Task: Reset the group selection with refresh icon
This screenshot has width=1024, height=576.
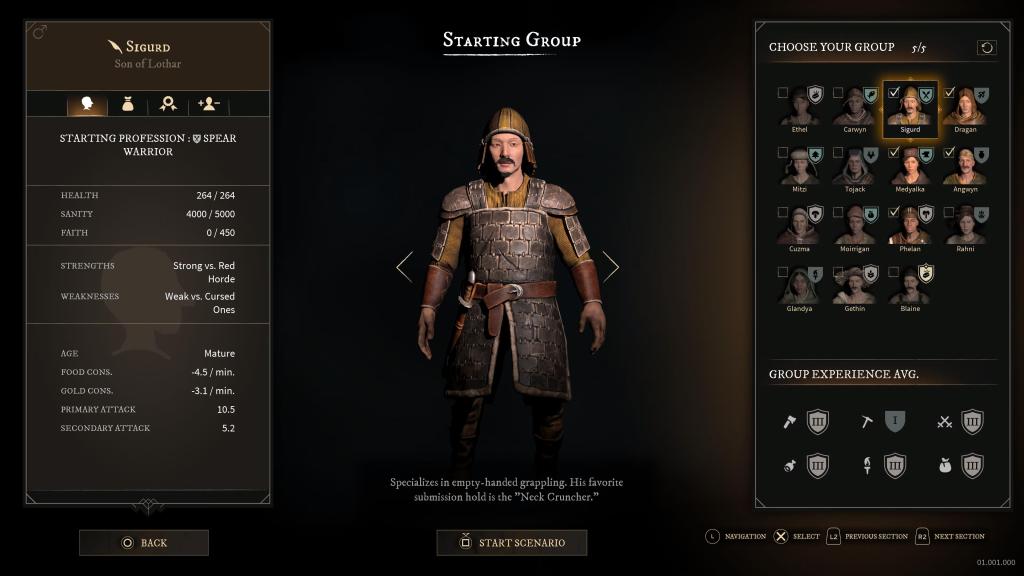Action: (x=986, y=48)
